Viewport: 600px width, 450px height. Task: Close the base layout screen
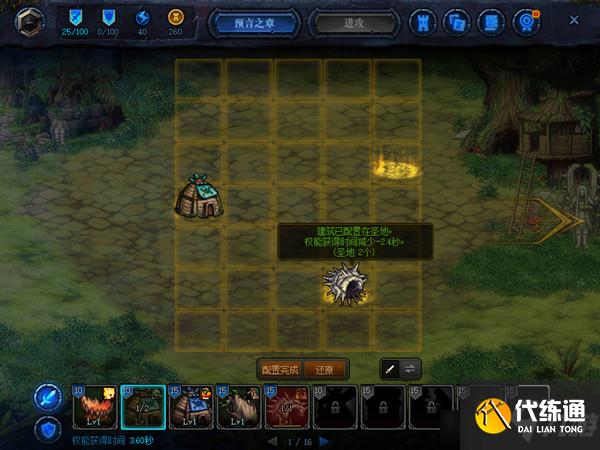(x=574, y=19)
